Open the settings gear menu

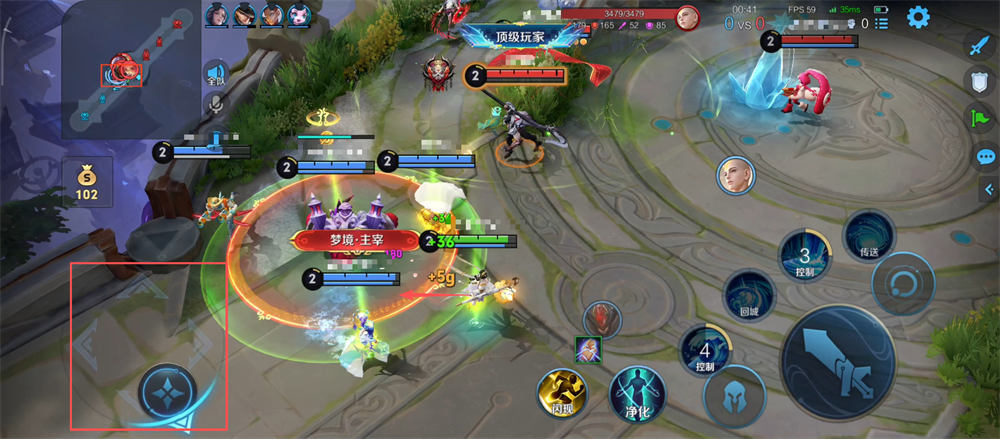pyautogui.click(x=918, y=17)
